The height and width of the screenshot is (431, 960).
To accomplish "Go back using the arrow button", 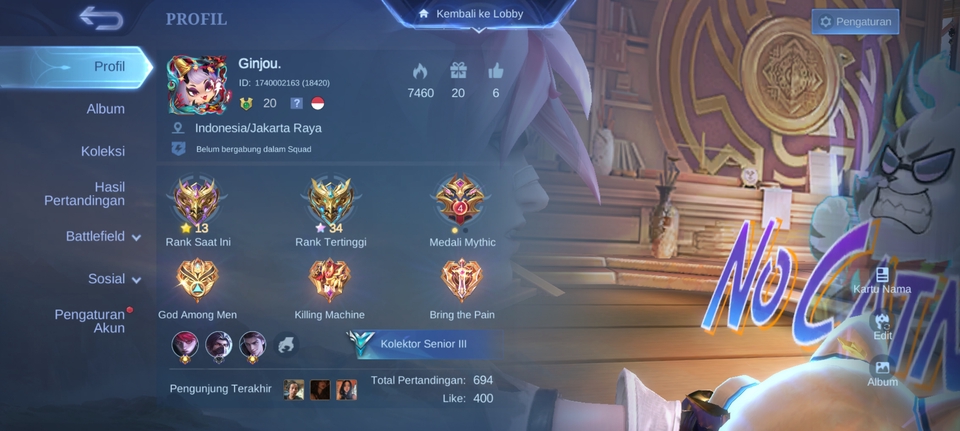I will click(100, 18).
